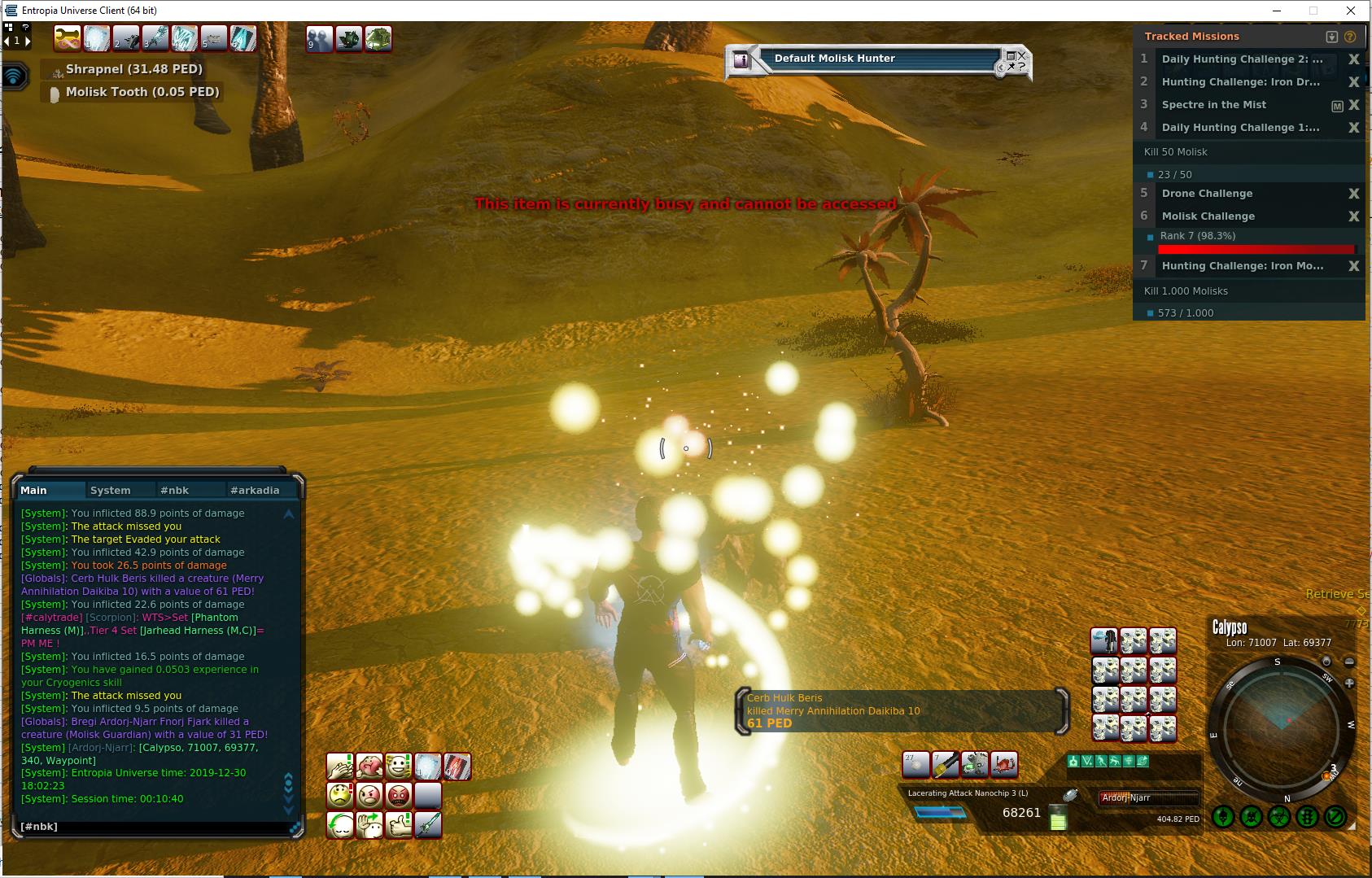Click the chat input field
This screenshot has height=878, width=1372.
point(155,827)
